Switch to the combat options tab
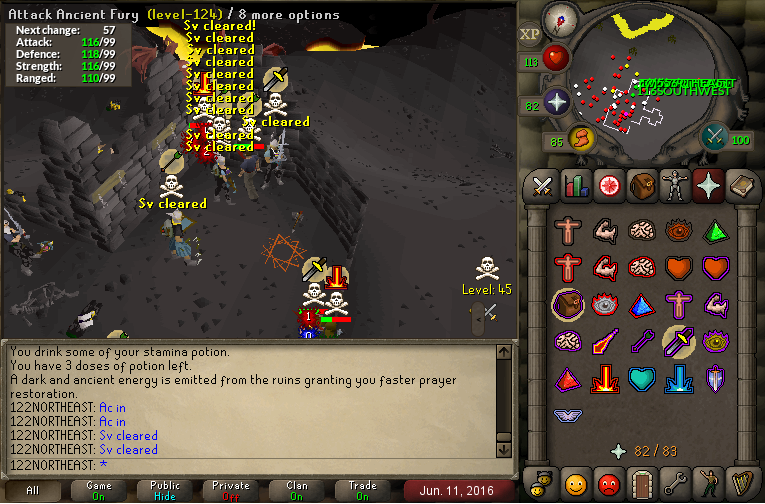The height and width of the screenshot is (504, 765). tap(543, 185)
